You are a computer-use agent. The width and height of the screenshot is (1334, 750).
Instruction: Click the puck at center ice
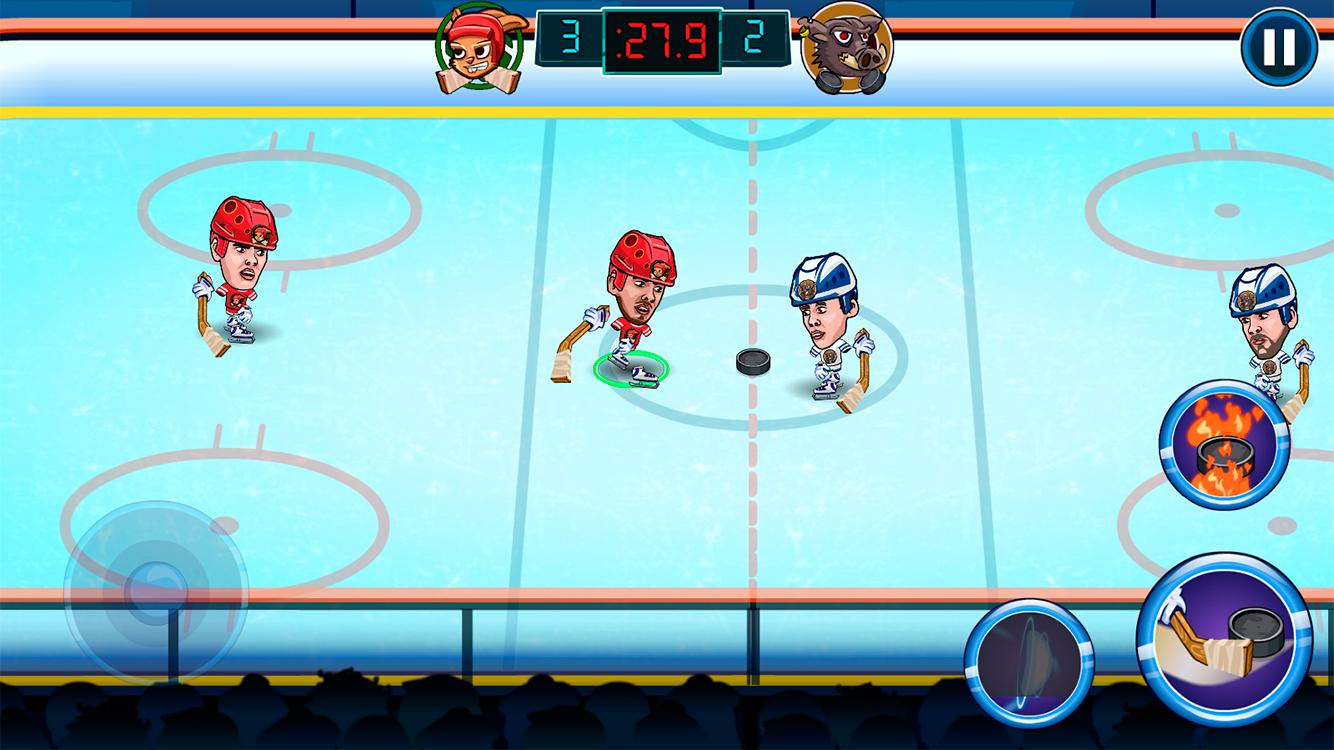click(x=752, y=360)
